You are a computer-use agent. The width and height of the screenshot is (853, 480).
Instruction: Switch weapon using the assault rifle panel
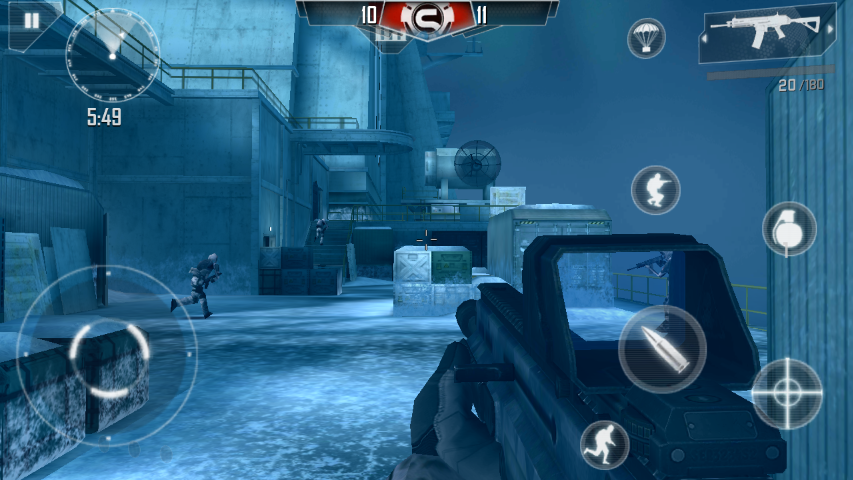pyautogui.click(x=768, y=36)
